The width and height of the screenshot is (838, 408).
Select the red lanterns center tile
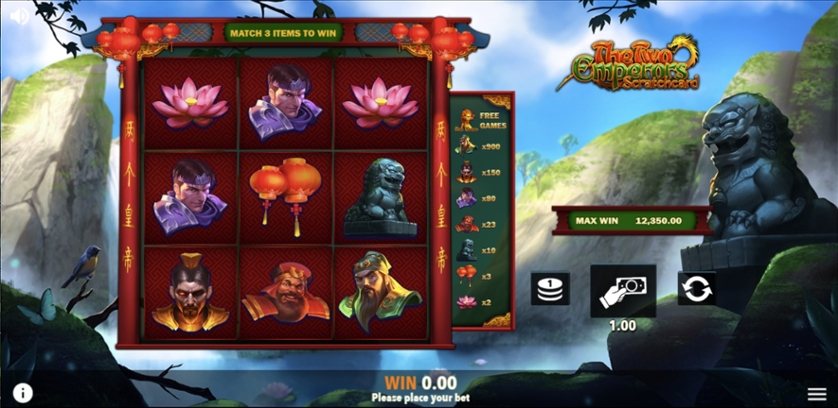tap(285, 196)
